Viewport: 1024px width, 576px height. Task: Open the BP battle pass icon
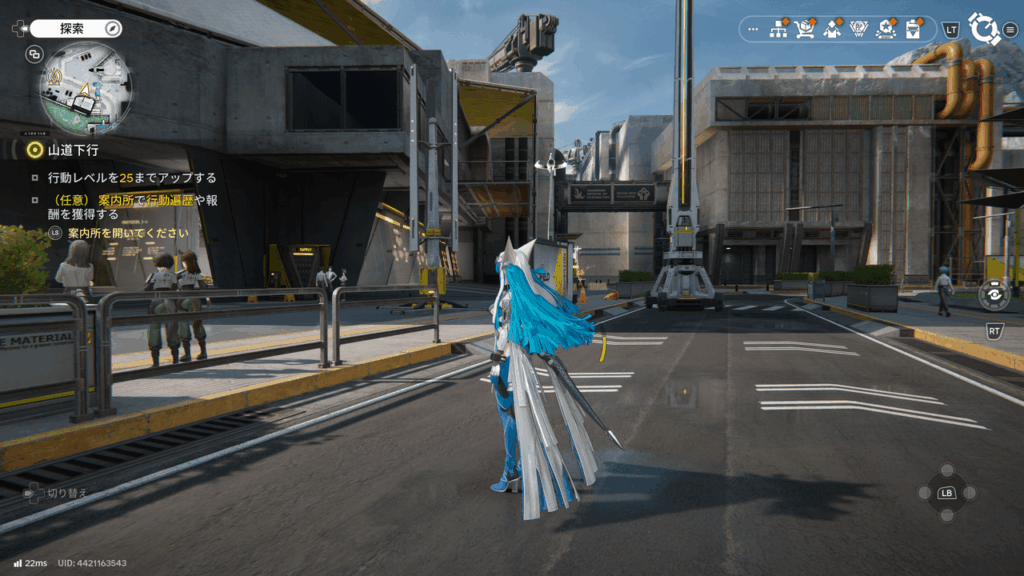[x=858, y=29]
